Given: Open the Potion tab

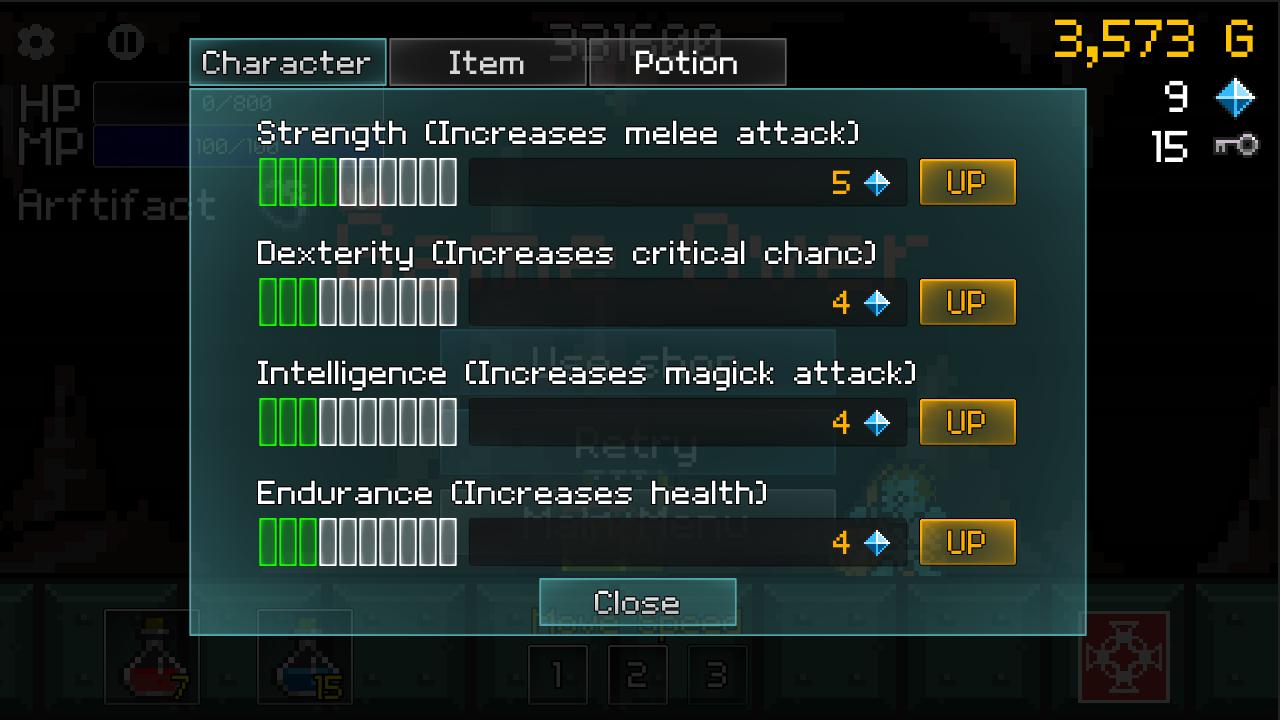Looking at the screenshot, I should (687, 62).
